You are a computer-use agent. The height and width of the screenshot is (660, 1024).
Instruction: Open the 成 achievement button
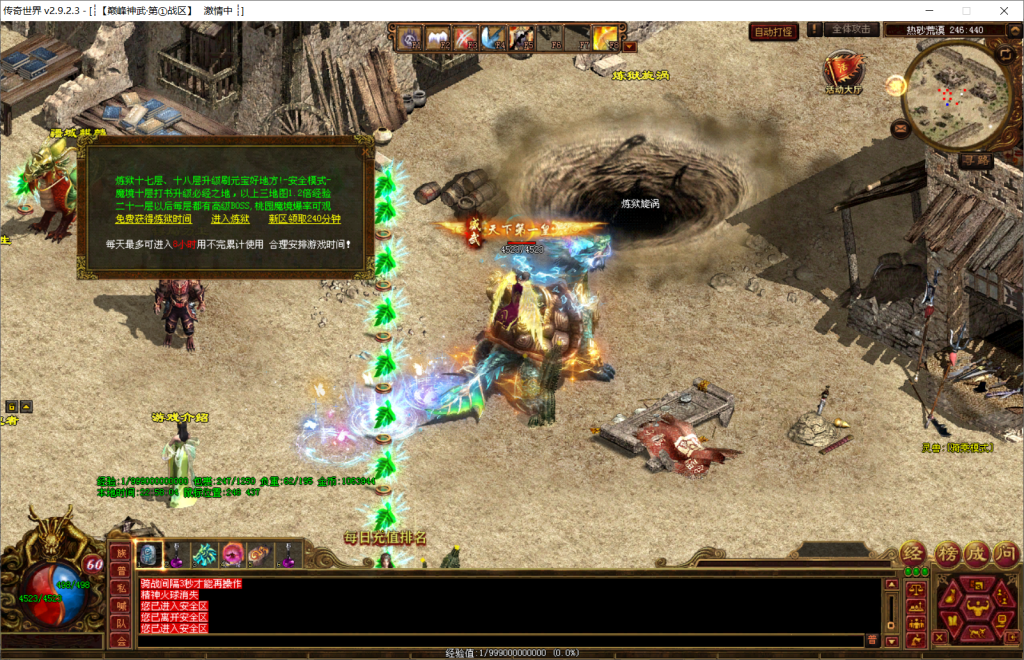pos(976,554)
